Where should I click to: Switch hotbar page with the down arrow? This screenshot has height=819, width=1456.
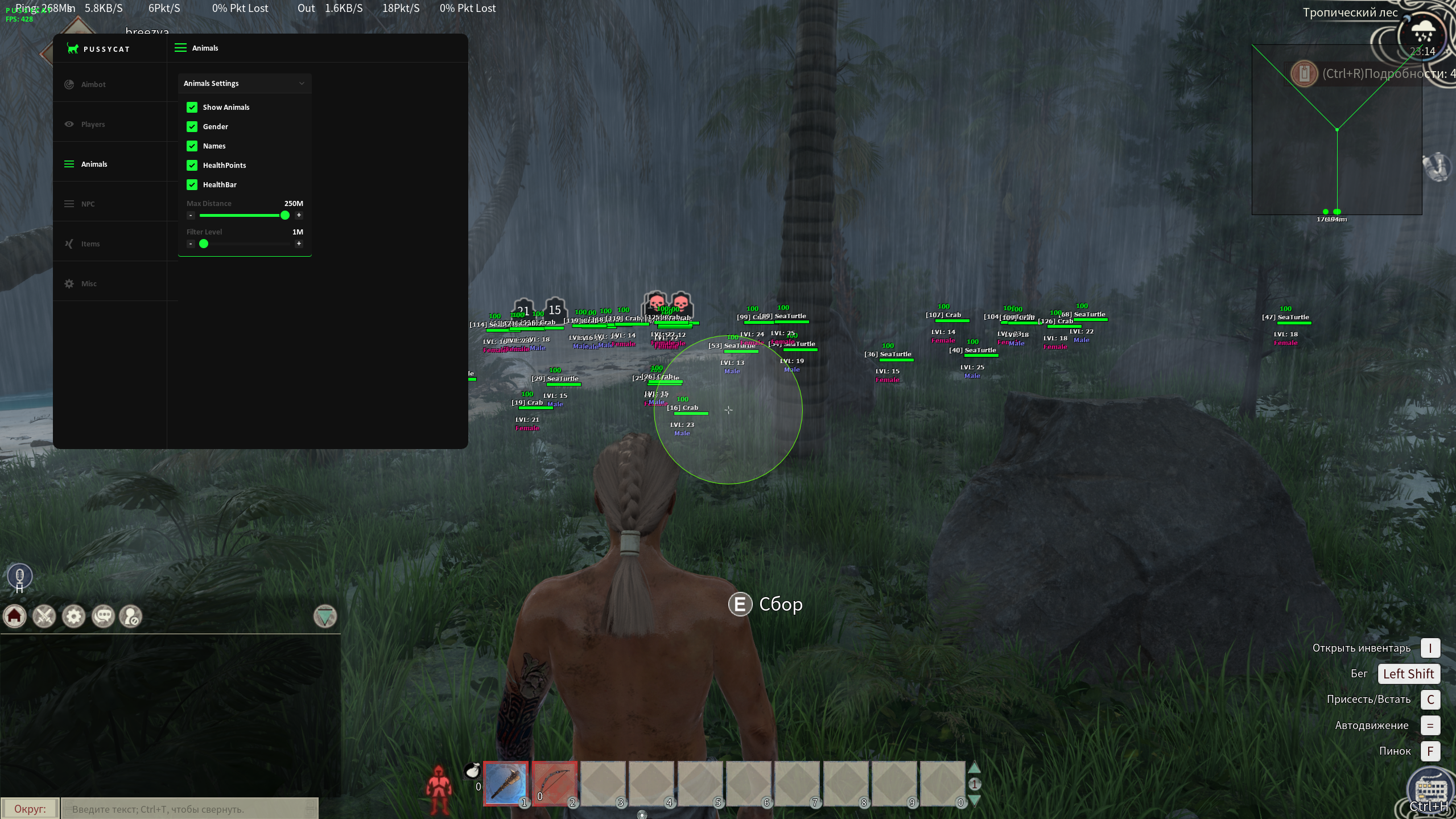click(974, 800)
